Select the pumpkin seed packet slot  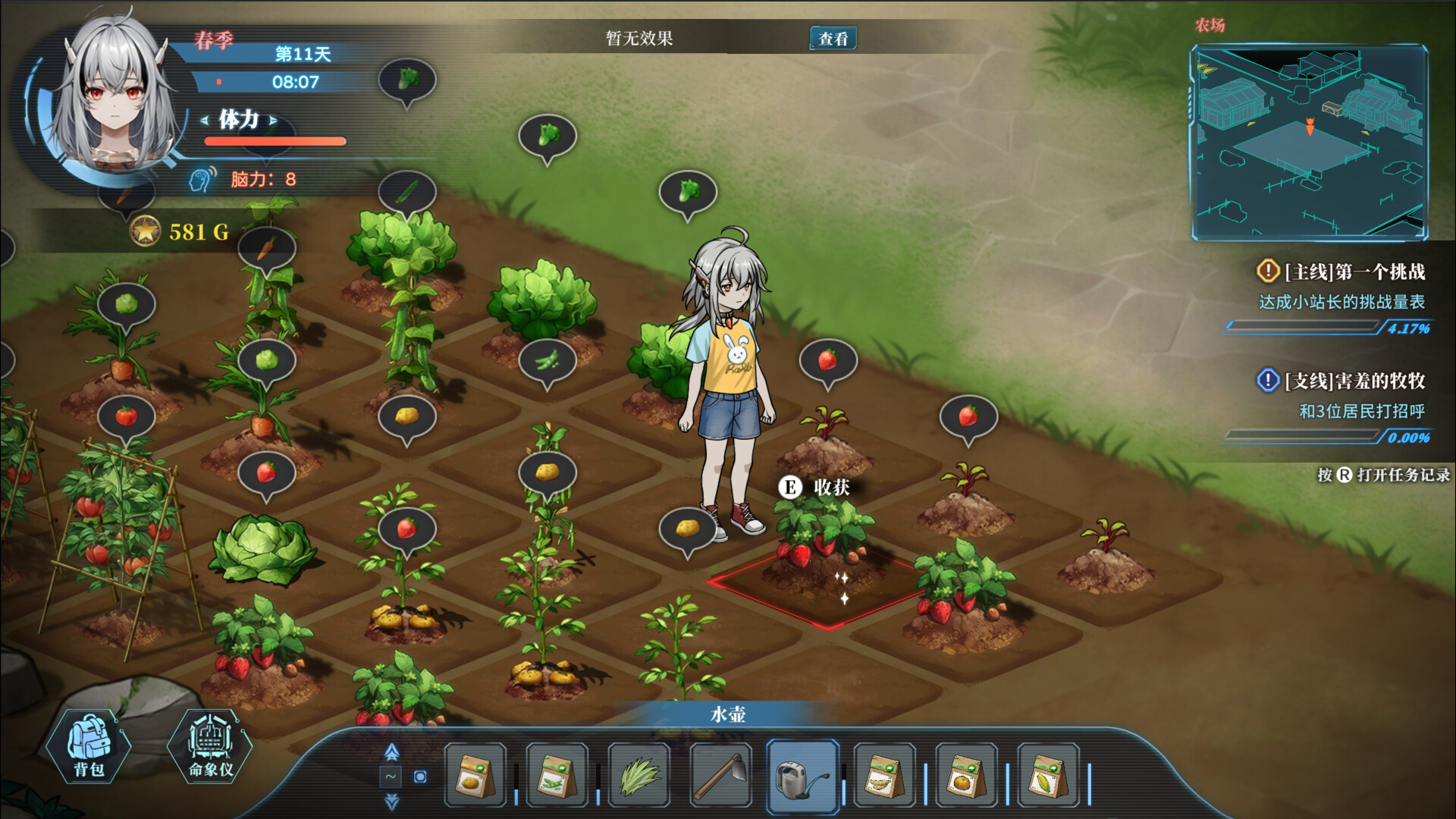pyautogui.click(x=965, y=776)
